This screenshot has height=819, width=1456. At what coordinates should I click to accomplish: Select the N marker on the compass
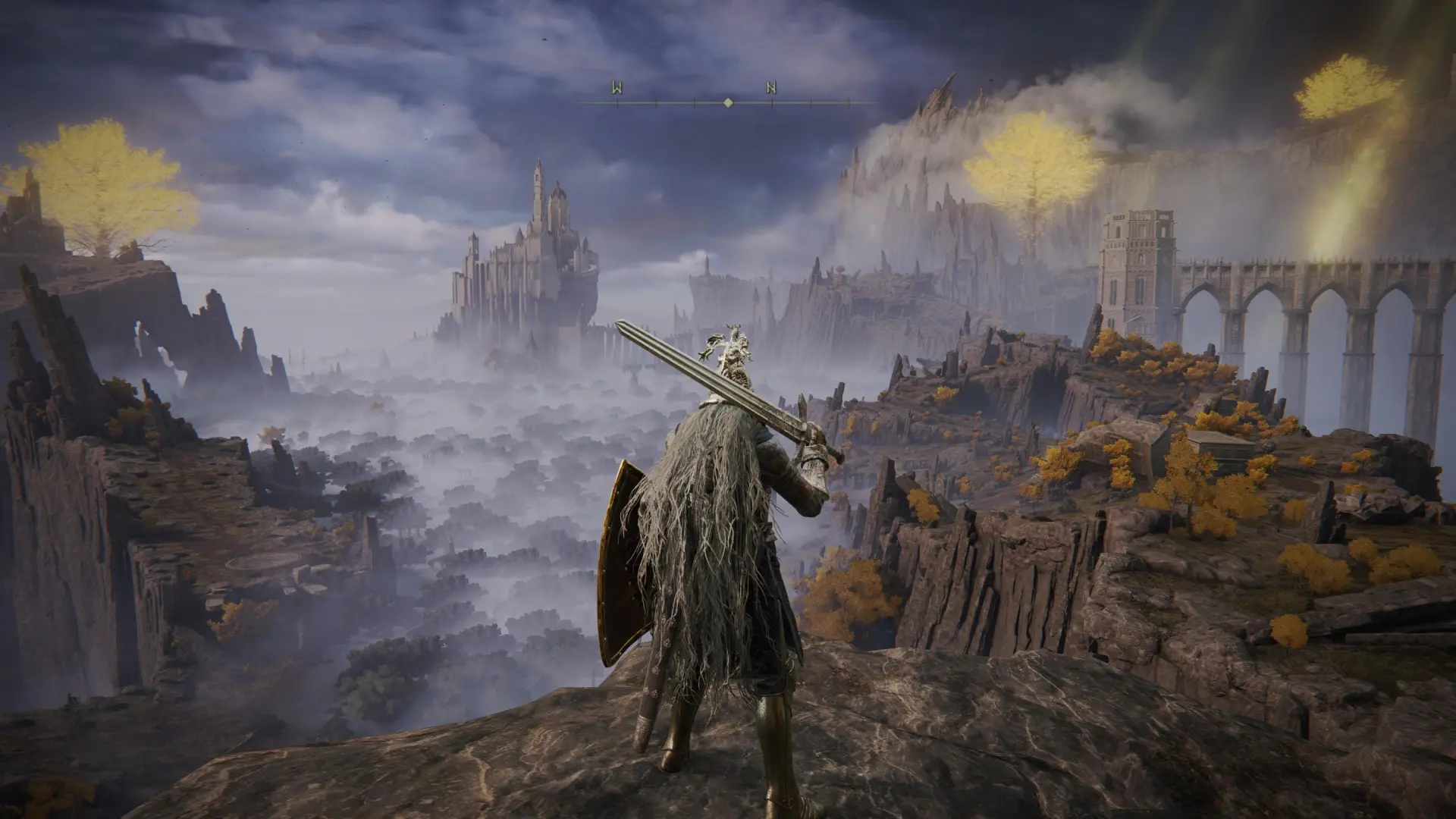(771, 88)
